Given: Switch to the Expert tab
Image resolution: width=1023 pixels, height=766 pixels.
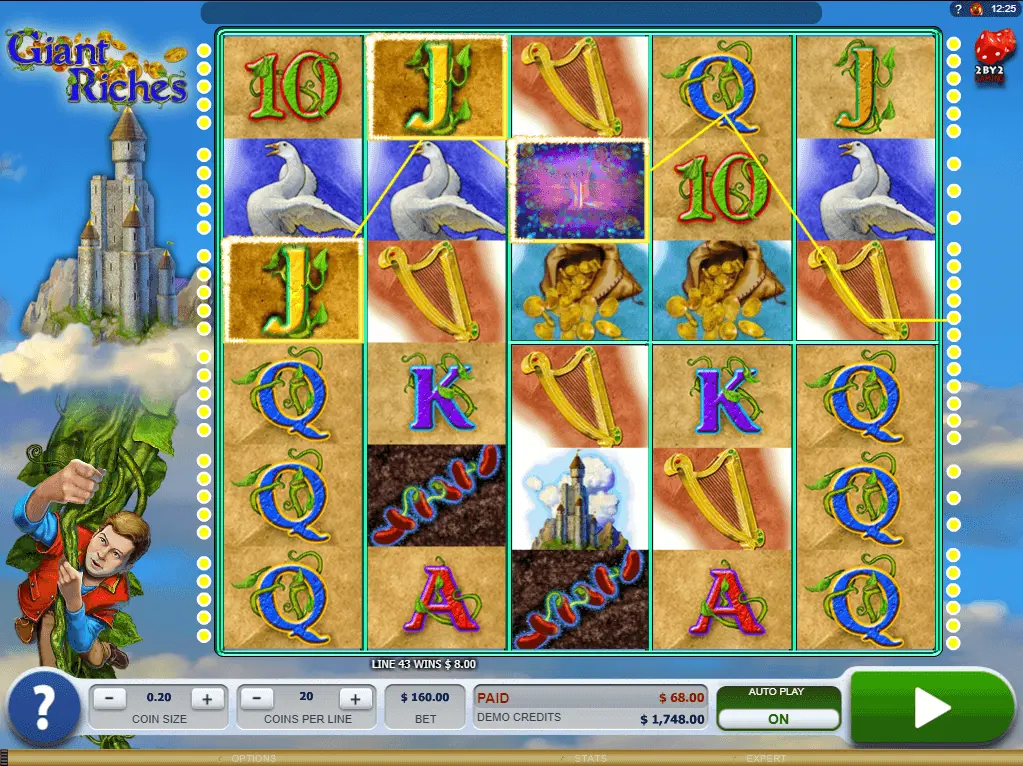Looking at the screenshot, I should pos(766,759).
